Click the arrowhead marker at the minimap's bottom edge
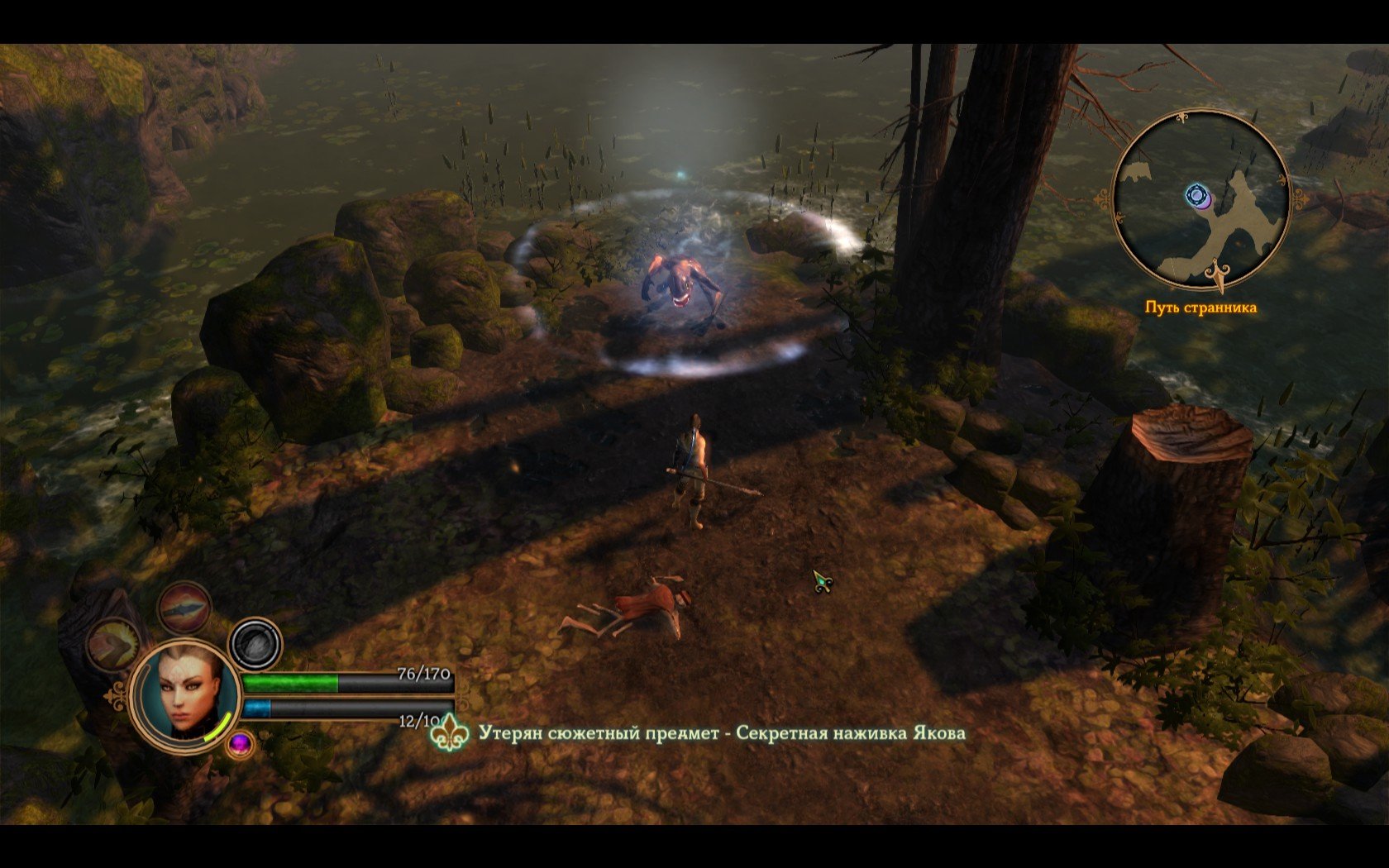Image resolution: width=1389 pixels, height=868 pixels. (1217, 276)
